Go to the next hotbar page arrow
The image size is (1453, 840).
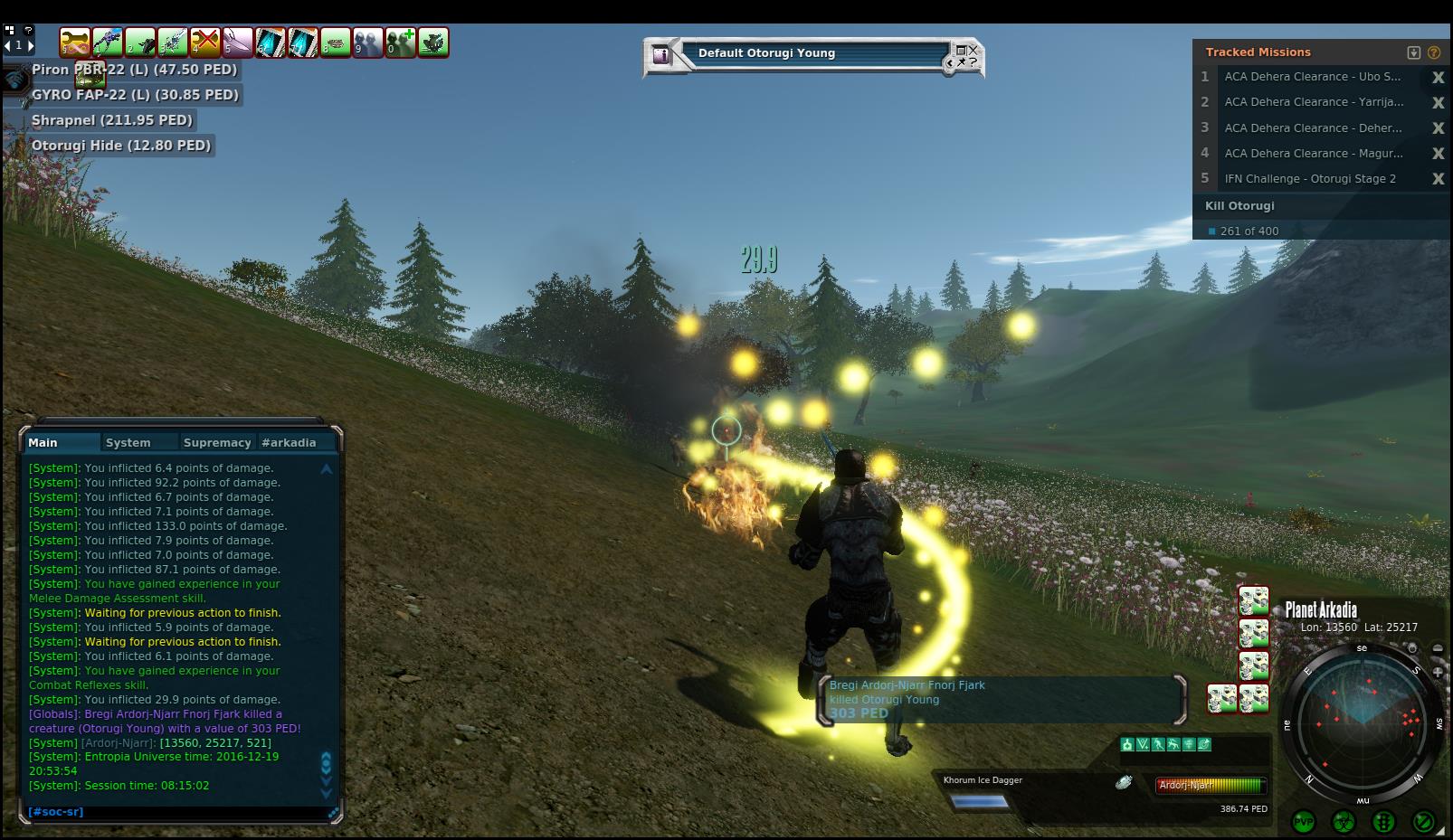pyautogui.click(x=31, y=45)
